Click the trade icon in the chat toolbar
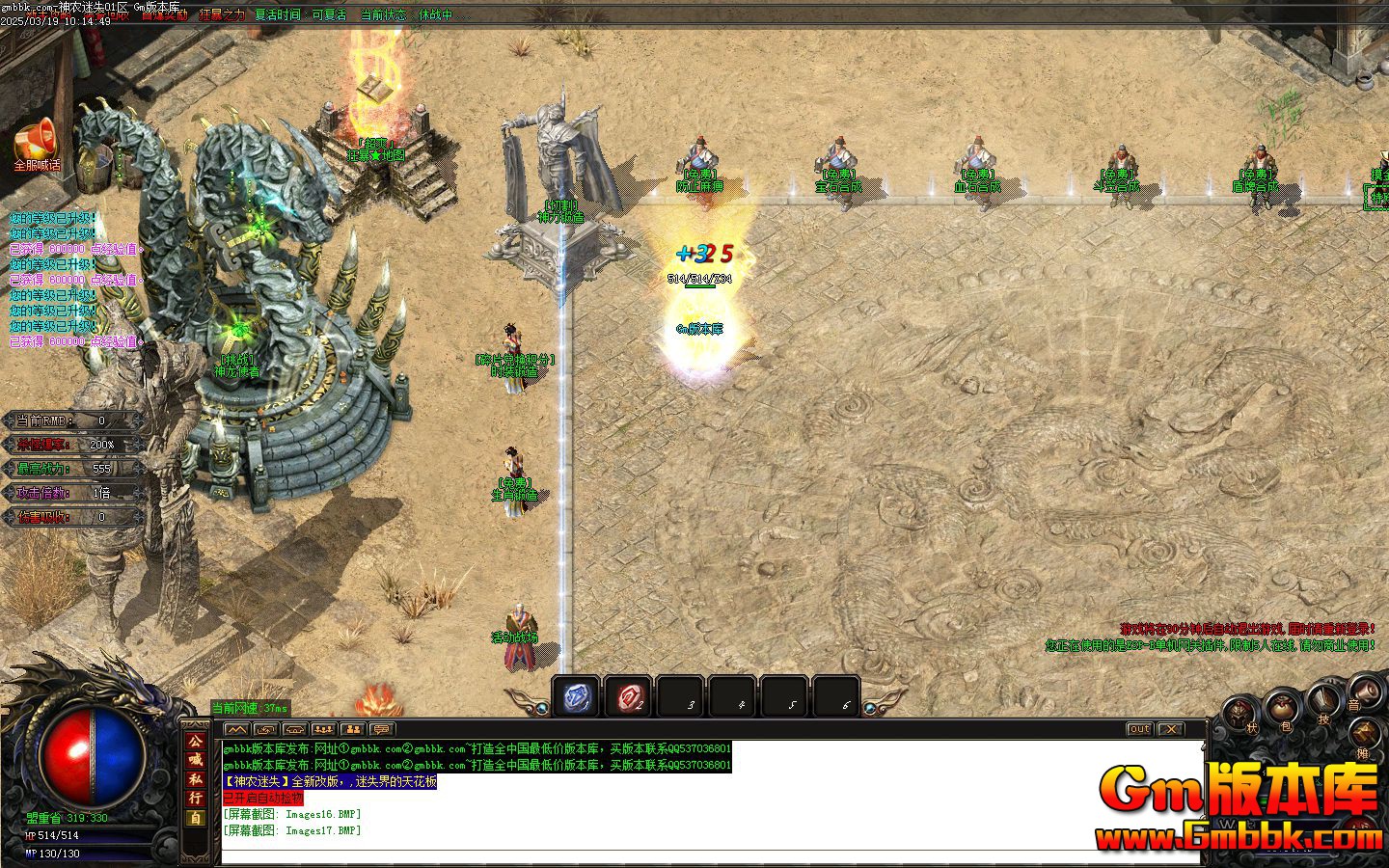This screenshot has height=868, width=1389. pos(266,728)
